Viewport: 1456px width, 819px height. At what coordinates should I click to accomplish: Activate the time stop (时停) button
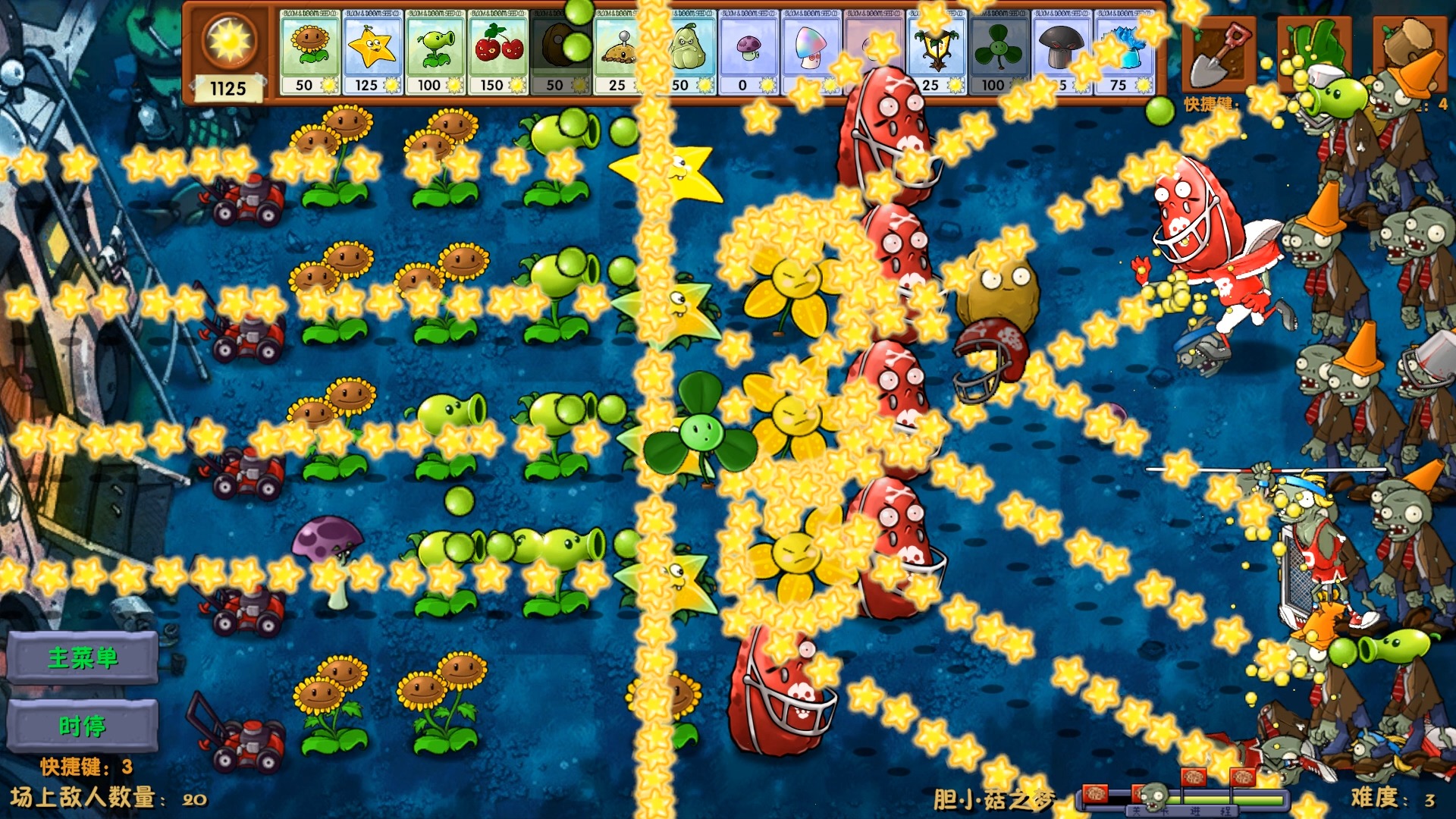(x=83, y=726)
